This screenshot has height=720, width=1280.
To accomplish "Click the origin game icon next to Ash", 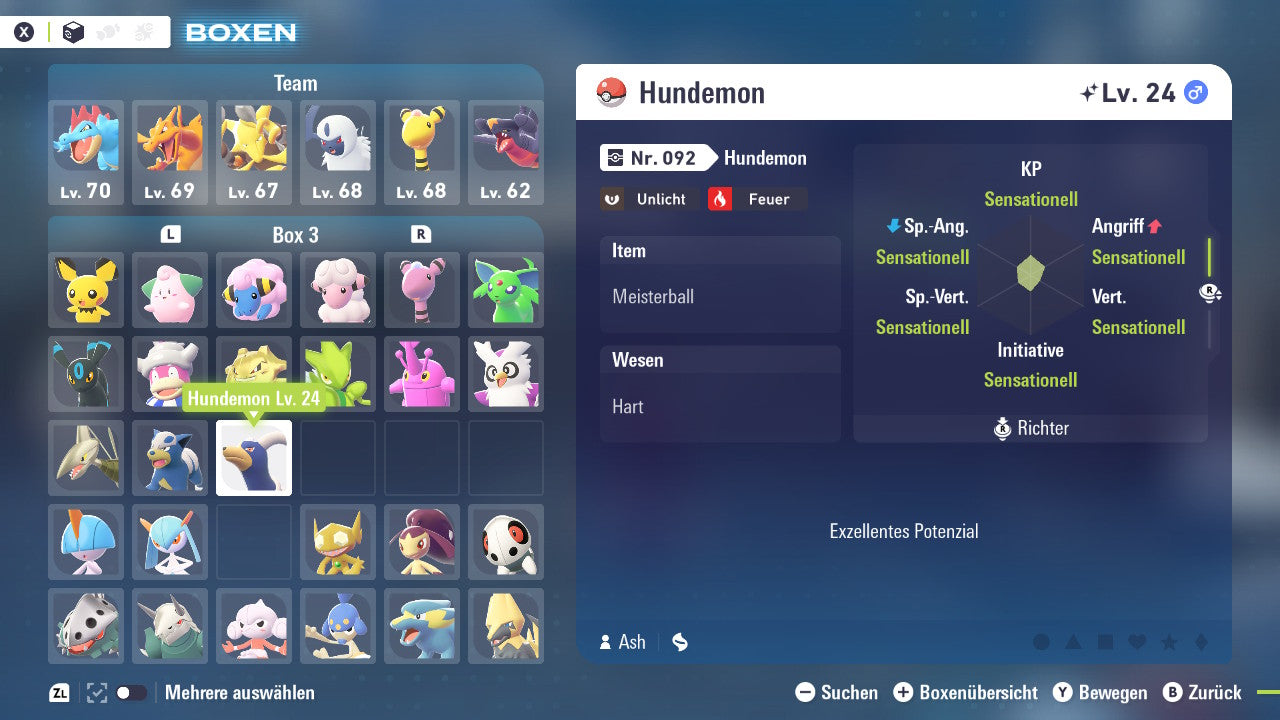I will 679,643.
